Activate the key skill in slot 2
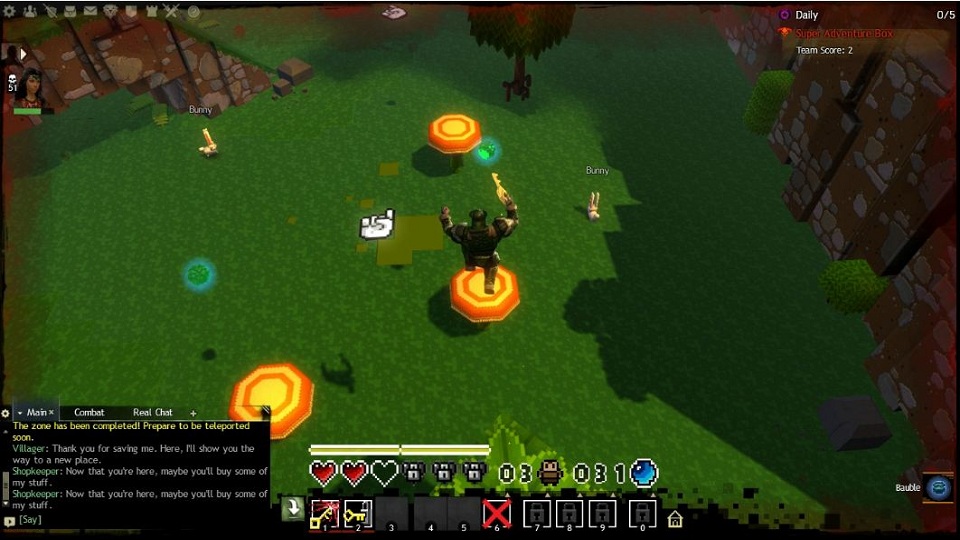This screenshot has height=540, width=960. point(358,513)
